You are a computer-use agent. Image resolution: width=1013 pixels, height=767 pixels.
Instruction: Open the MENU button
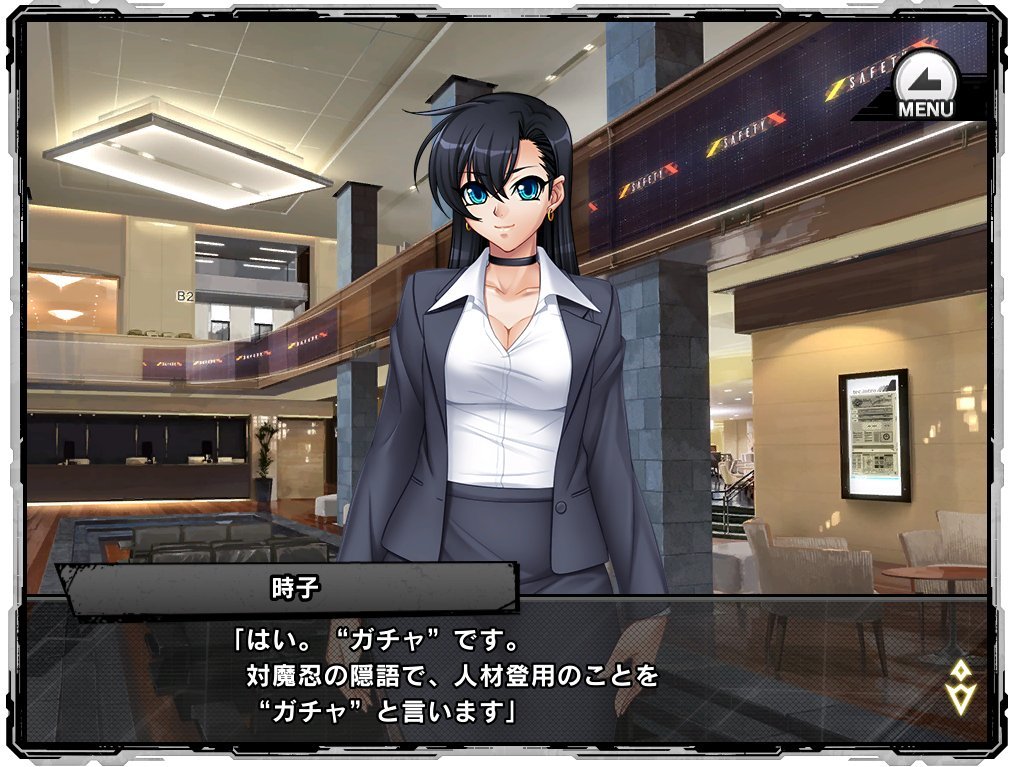[925, 87]
